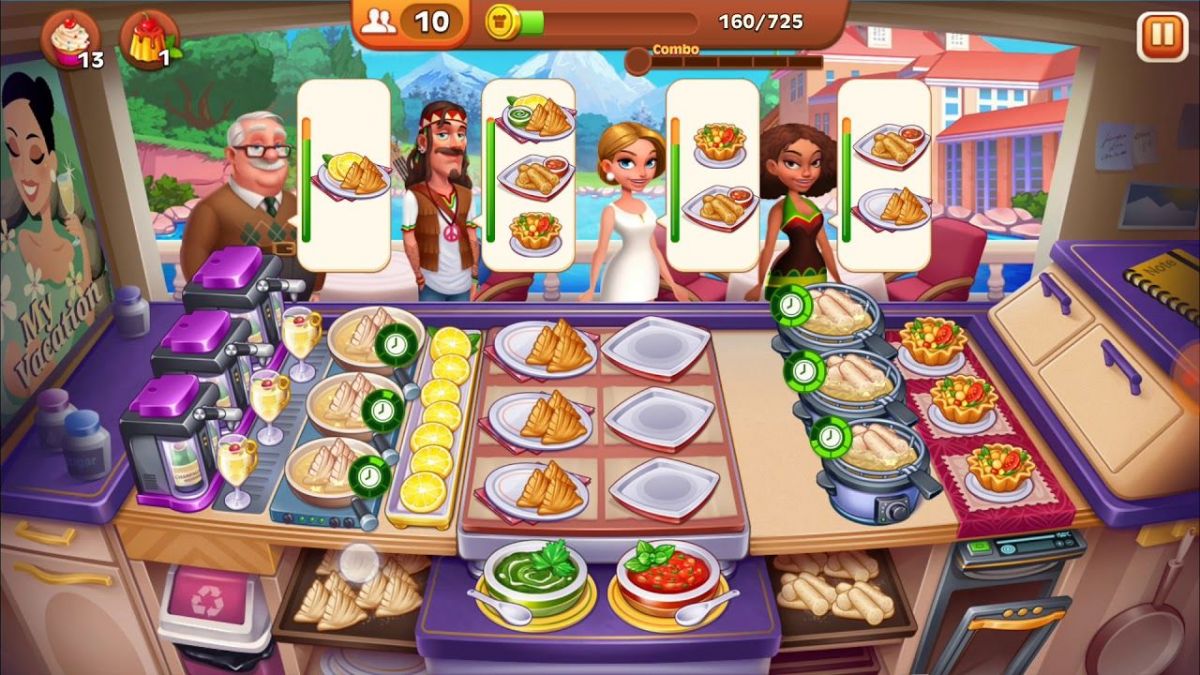
Task: Activate the caramel pudding booster
Action: click(x=148, y=40)
